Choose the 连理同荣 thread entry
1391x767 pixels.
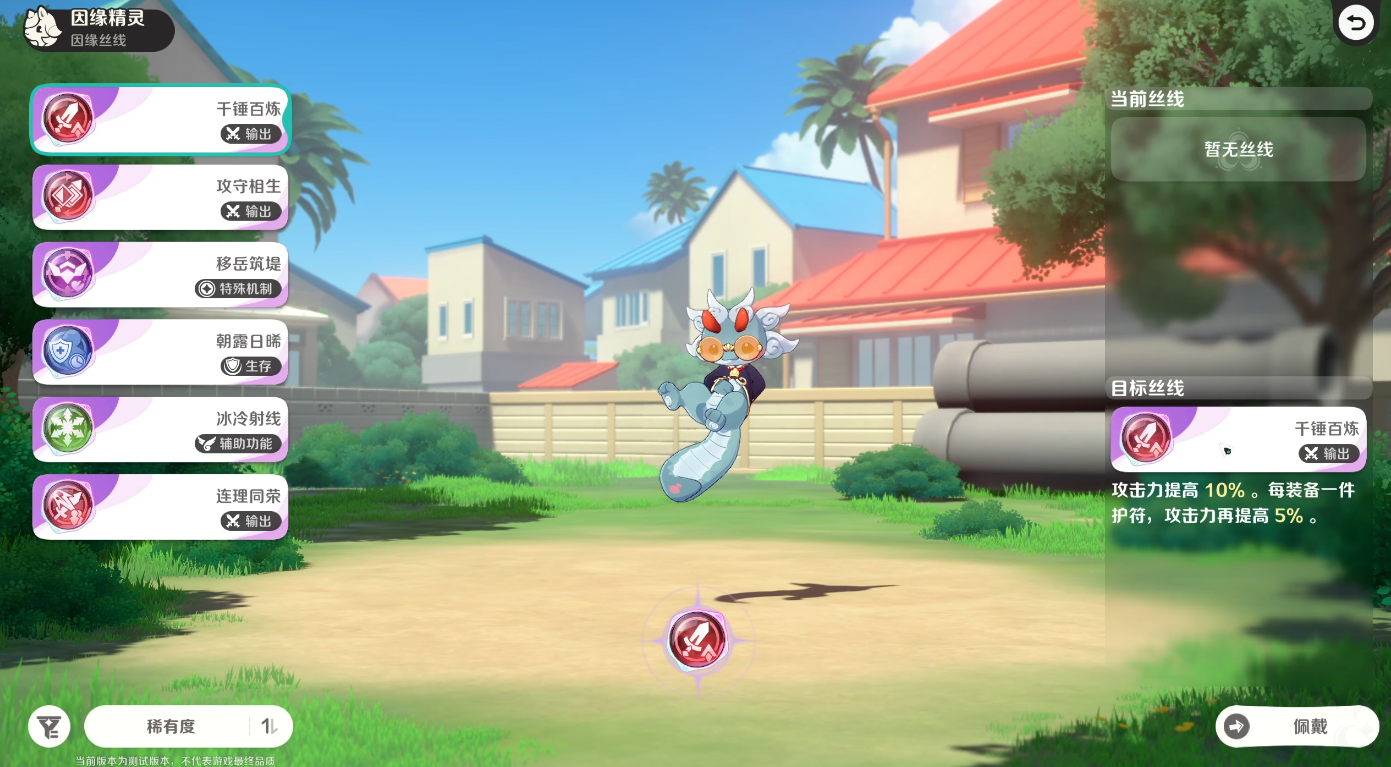coord(160,507)
